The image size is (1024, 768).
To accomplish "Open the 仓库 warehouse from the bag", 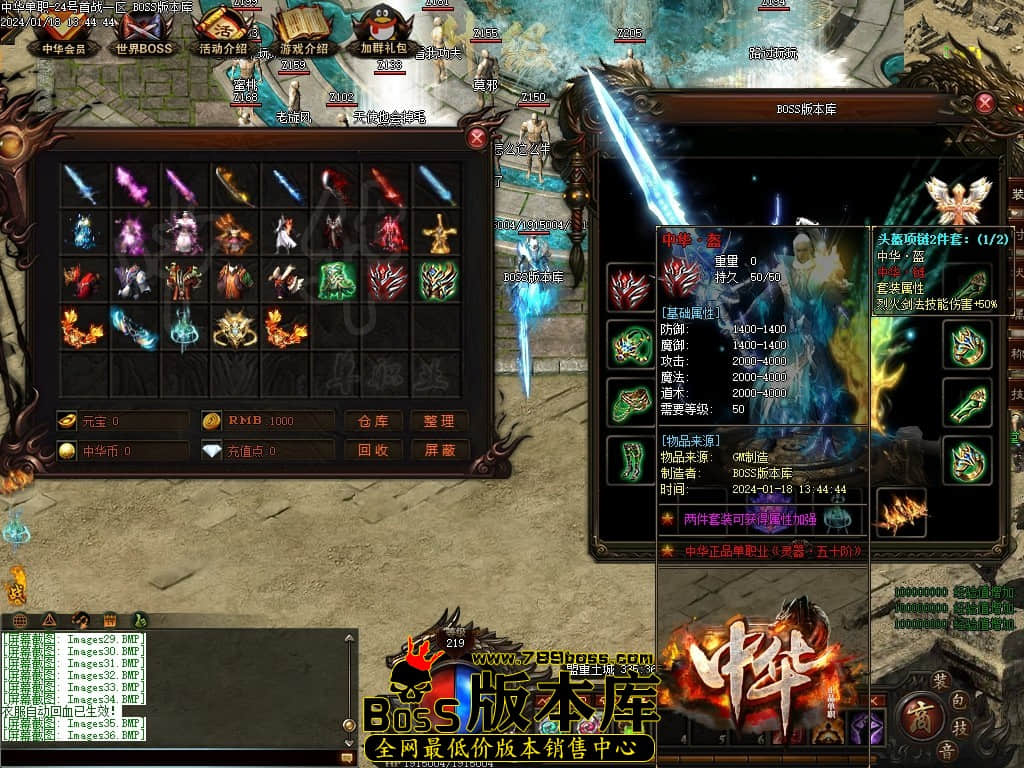I will click(373, 421).
